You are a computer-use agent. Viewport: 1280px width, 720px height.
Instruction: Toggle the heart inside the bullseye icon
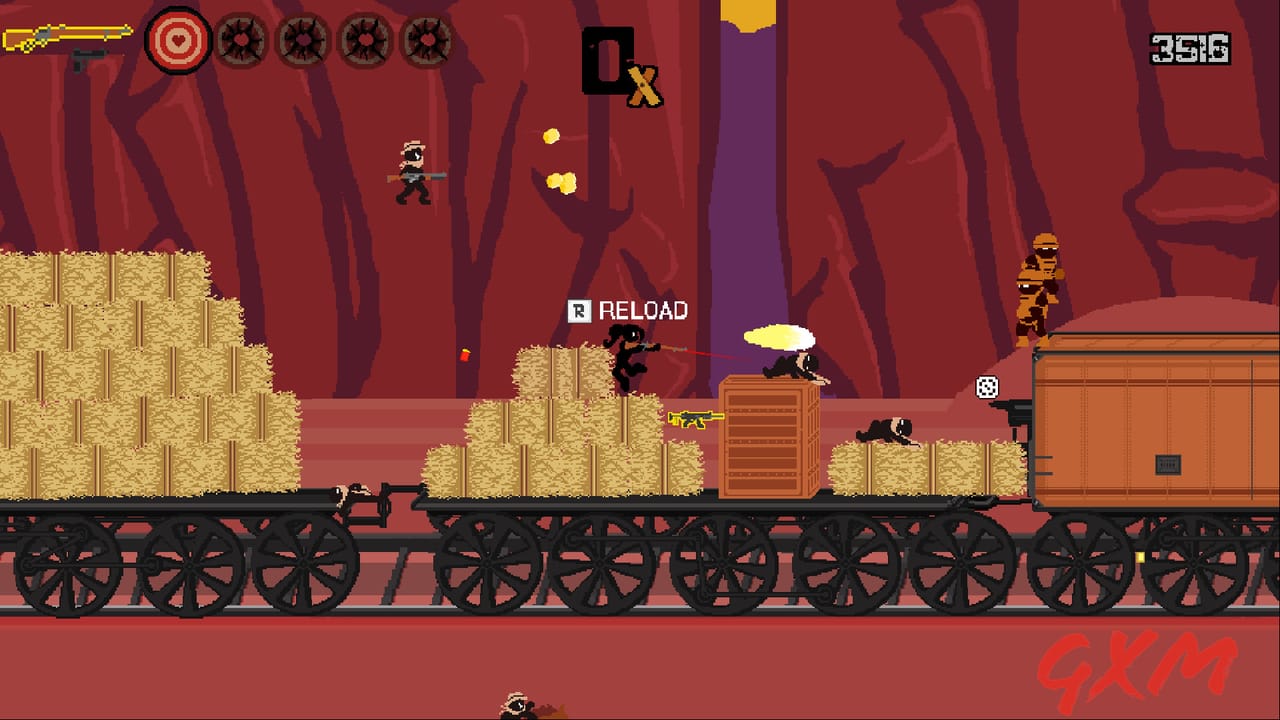(179, 42)
